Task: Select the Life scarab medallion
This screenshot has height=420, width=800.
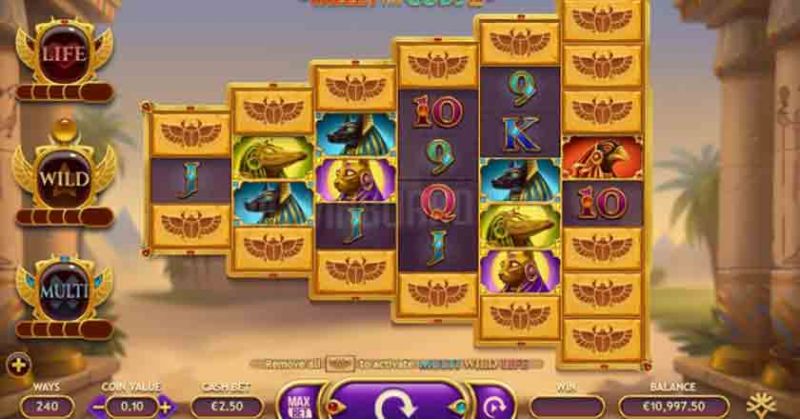Action: pos(64,54)
